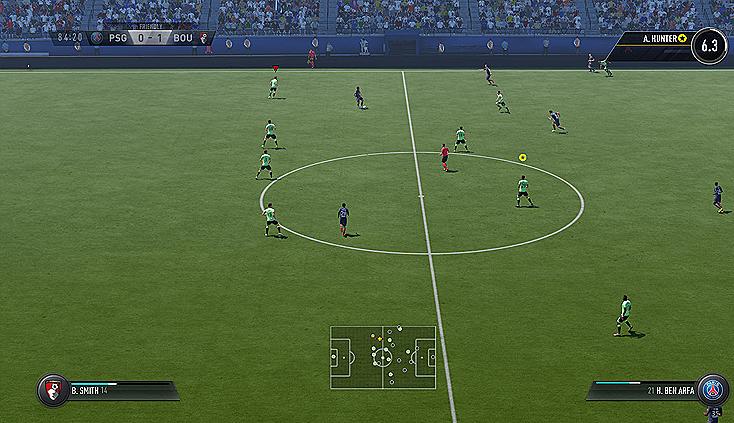734x423 pixels.
Task: Select the Bournemouth club crest icon
Action: pyautogui.click(x=51, y=390)
